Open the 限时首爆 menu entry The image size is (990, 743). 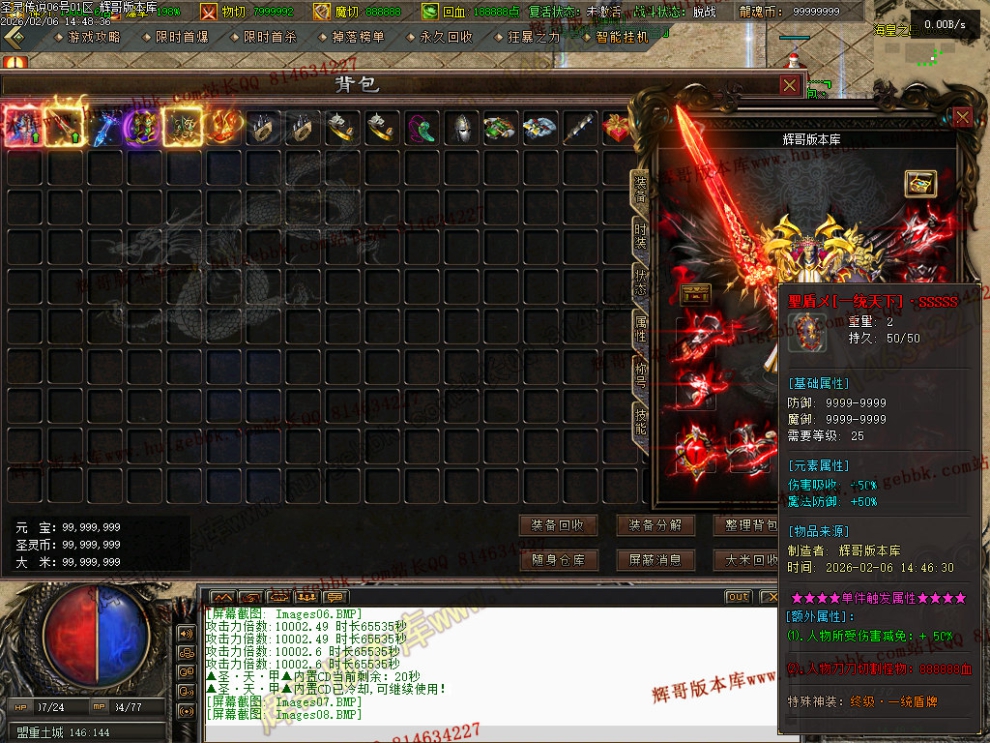pyautogui.click(x=181, y=37)
